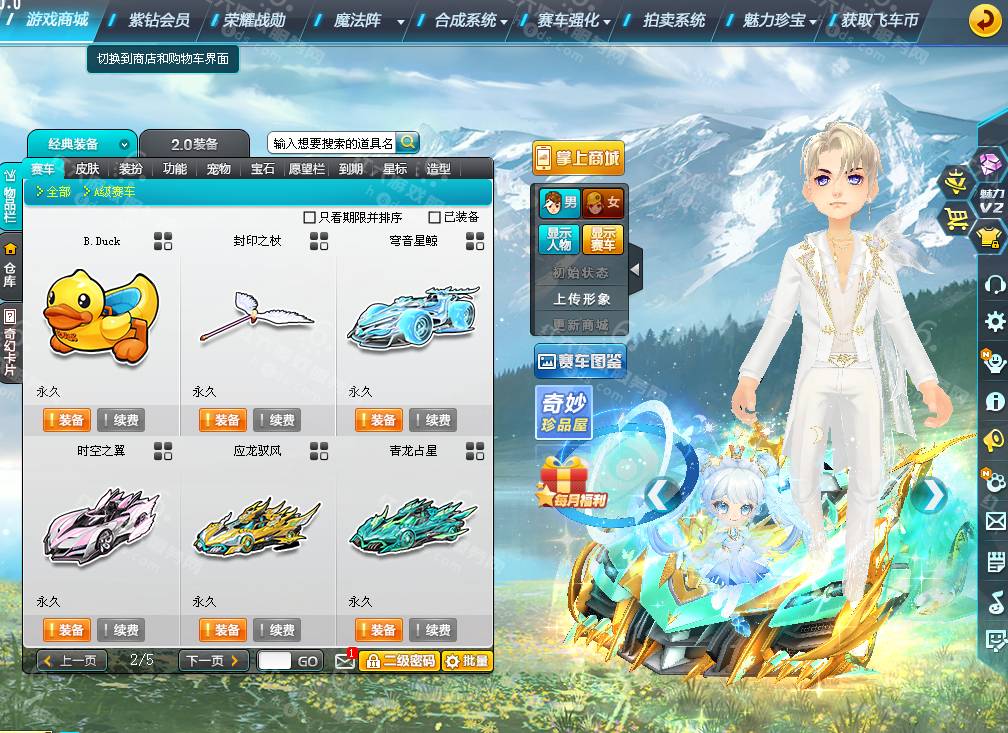Screen dimensions: 1008x733
Task: Equip the B.Duck car
Action: pos(67,420)
